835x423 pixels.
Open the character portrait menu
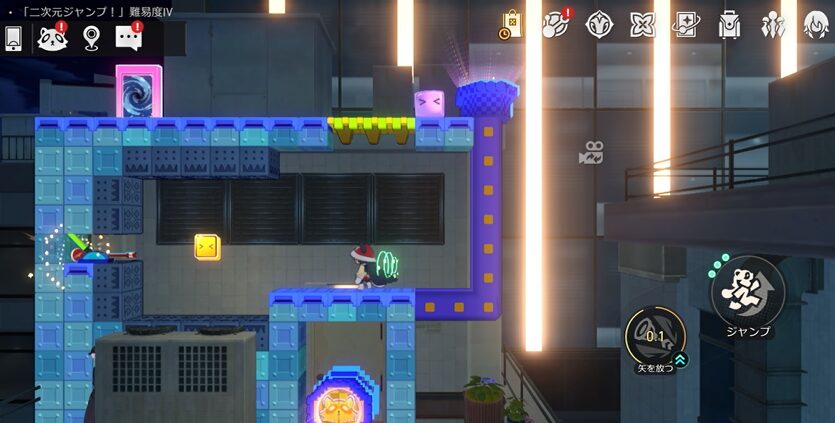(815, 25)
